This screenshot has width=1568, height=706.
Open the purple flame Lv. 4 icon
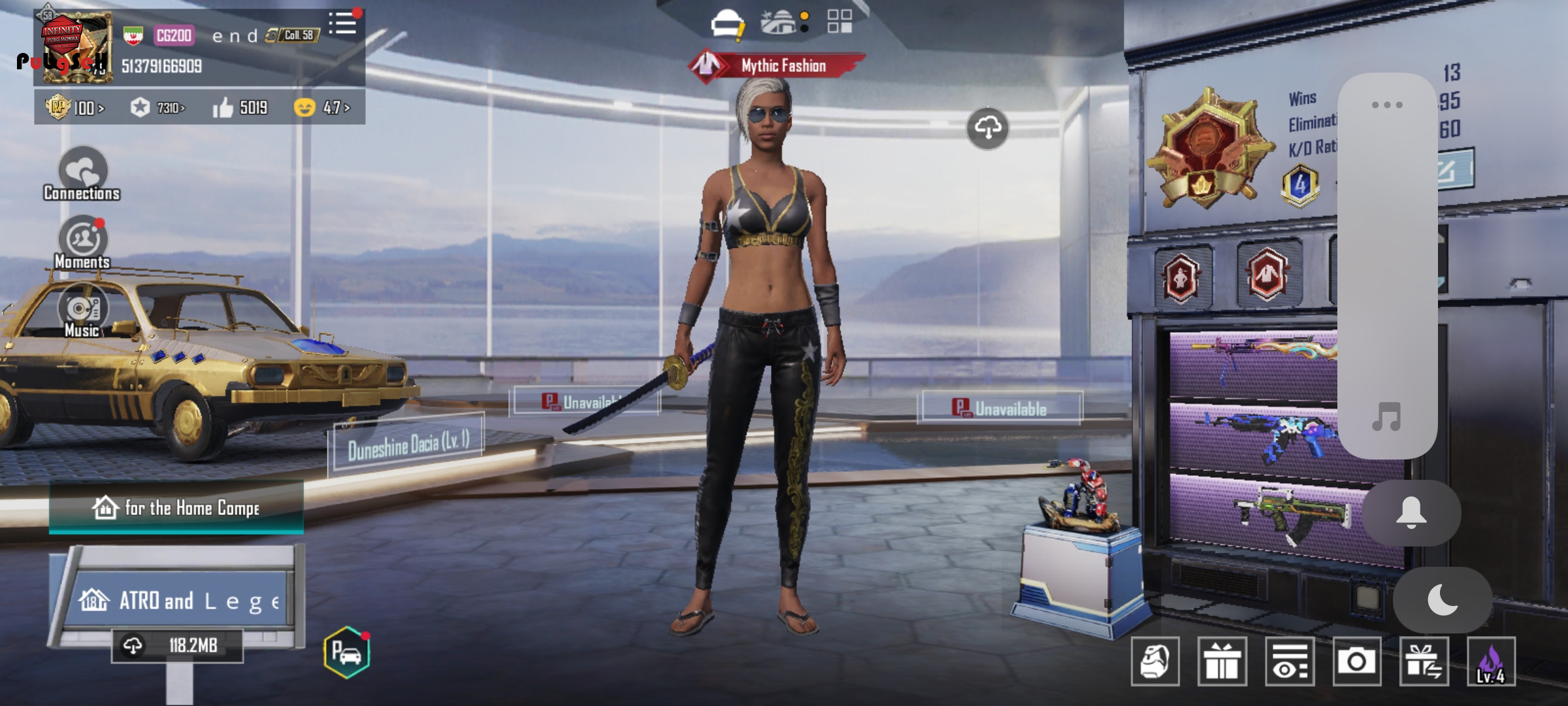tap(1491, 661)
